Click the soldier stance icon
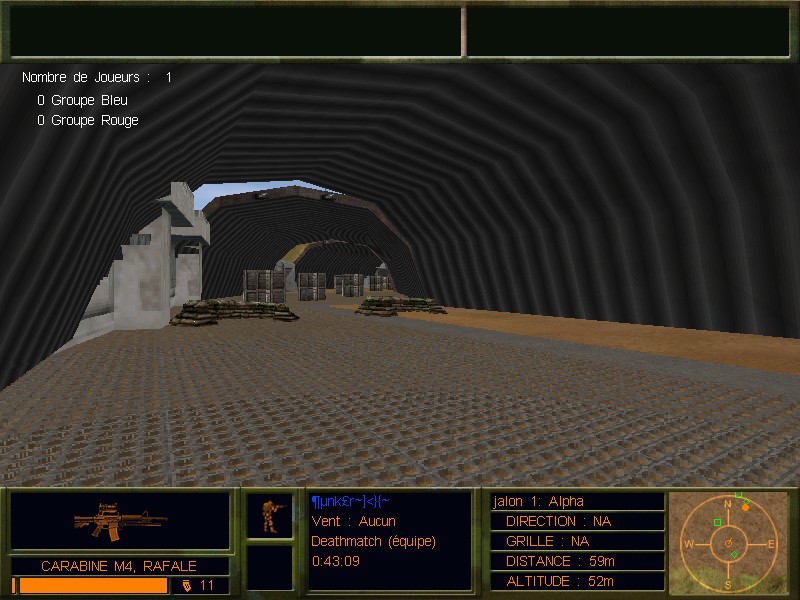Viewport: 800px width, 600px height. (x=270, y=515)
